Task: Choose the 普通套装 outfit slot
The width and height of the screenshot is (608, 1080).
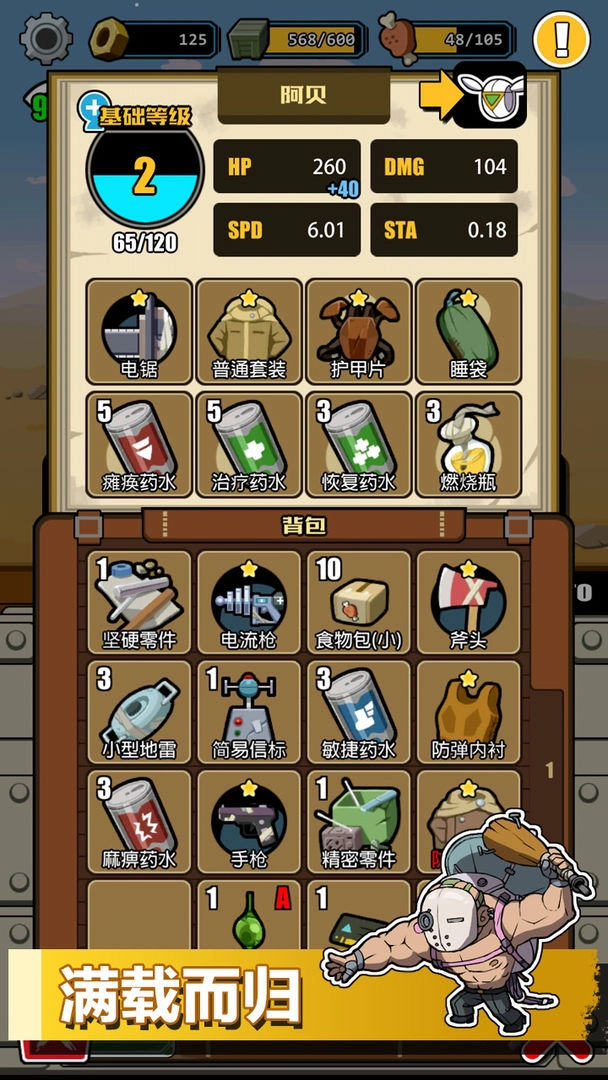Action: pyautogui.click(x=249, y=331)
